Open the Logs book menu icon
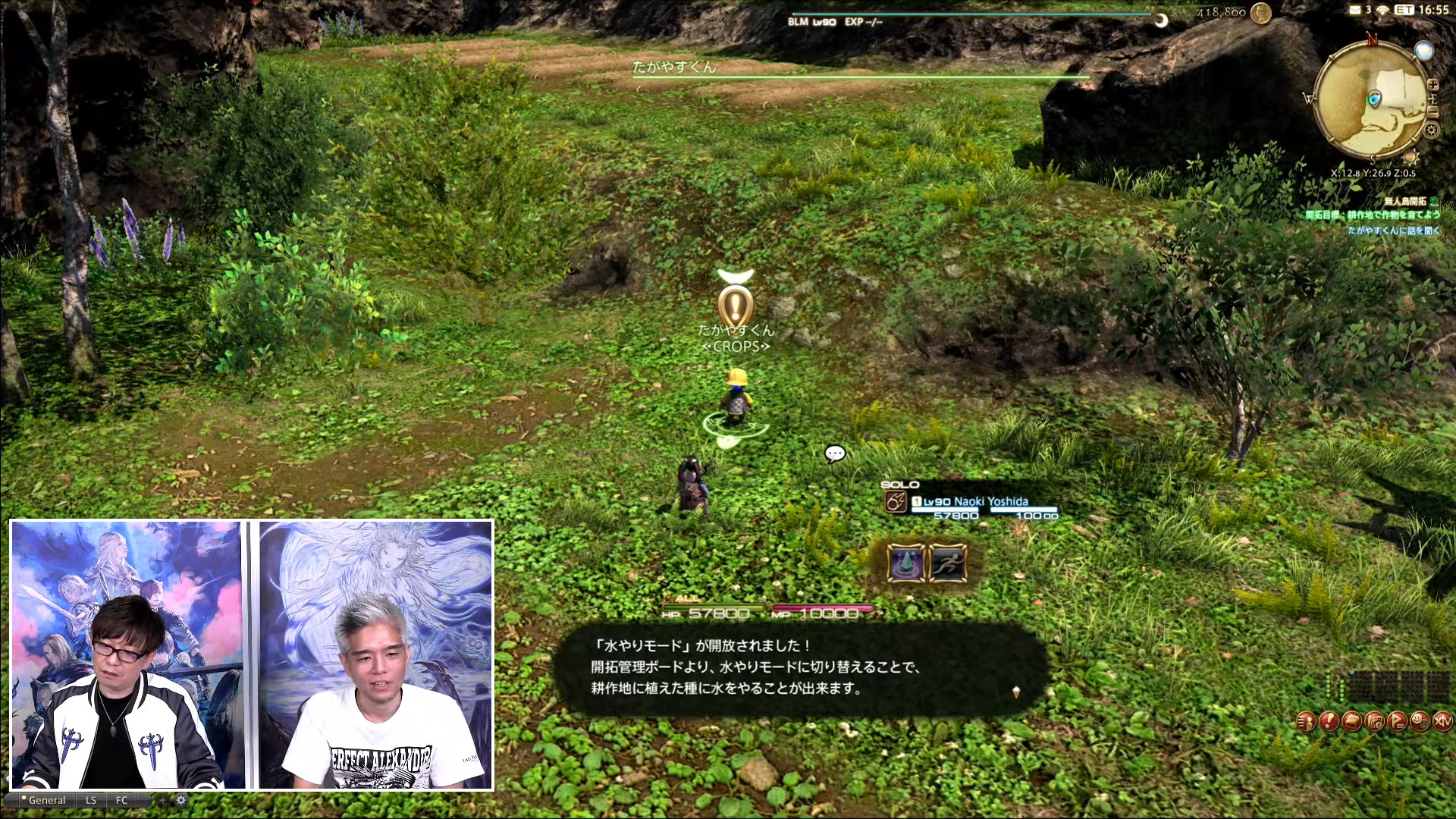 pyautogui.click(x=1351, y=721)
